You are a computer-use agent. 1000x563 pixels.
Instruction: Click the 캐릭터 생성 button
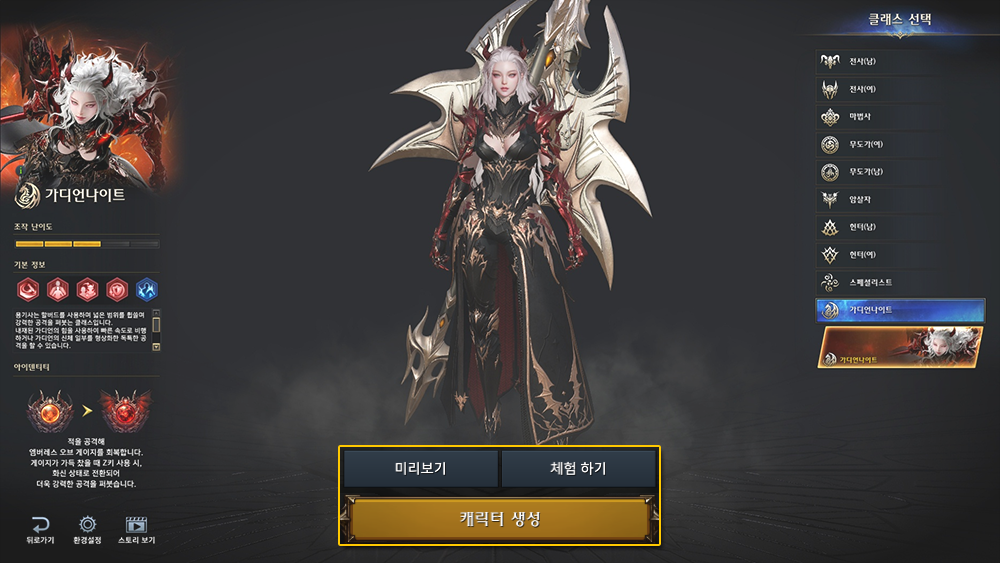[x=499, y=520]
